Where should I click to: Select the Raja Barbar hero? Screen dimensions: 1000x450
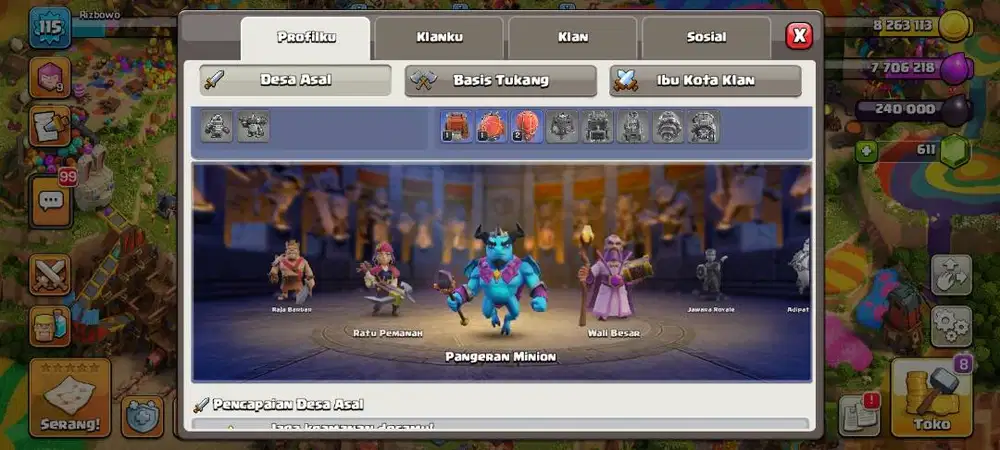click(291, 272)
